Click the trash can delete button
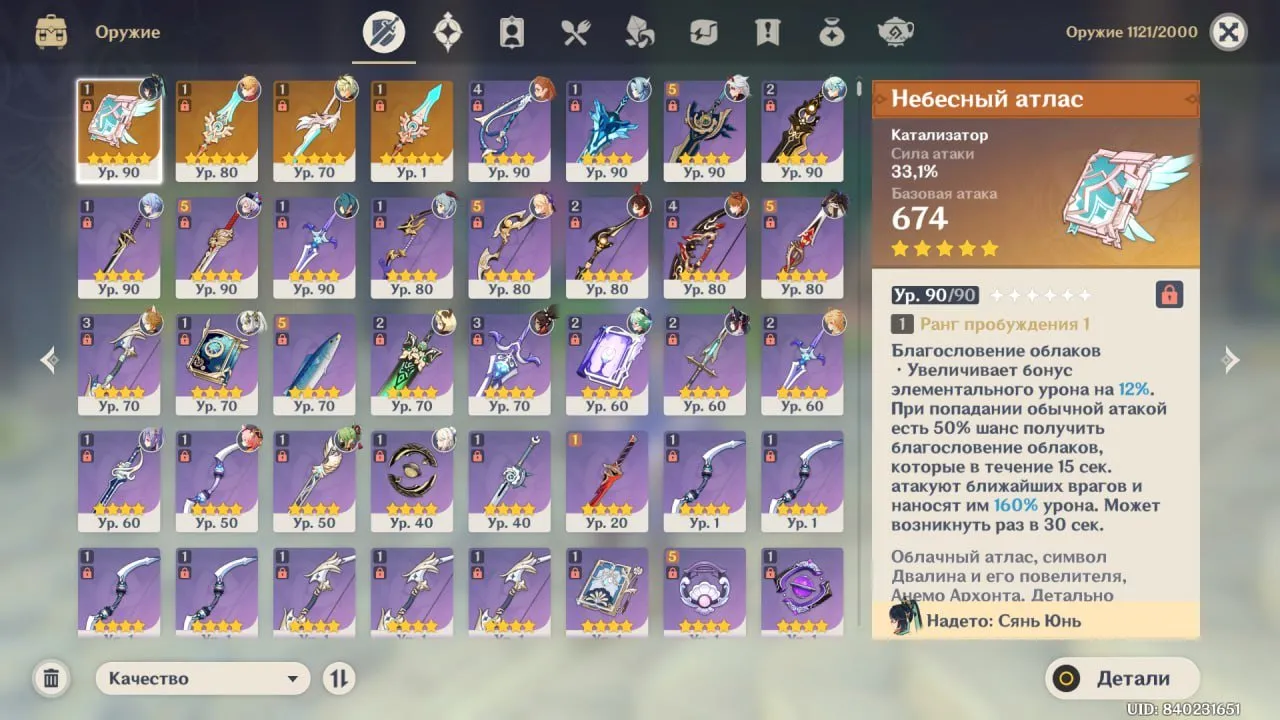Viewport: 1280px width, 720px height. [x=51, y=679]
